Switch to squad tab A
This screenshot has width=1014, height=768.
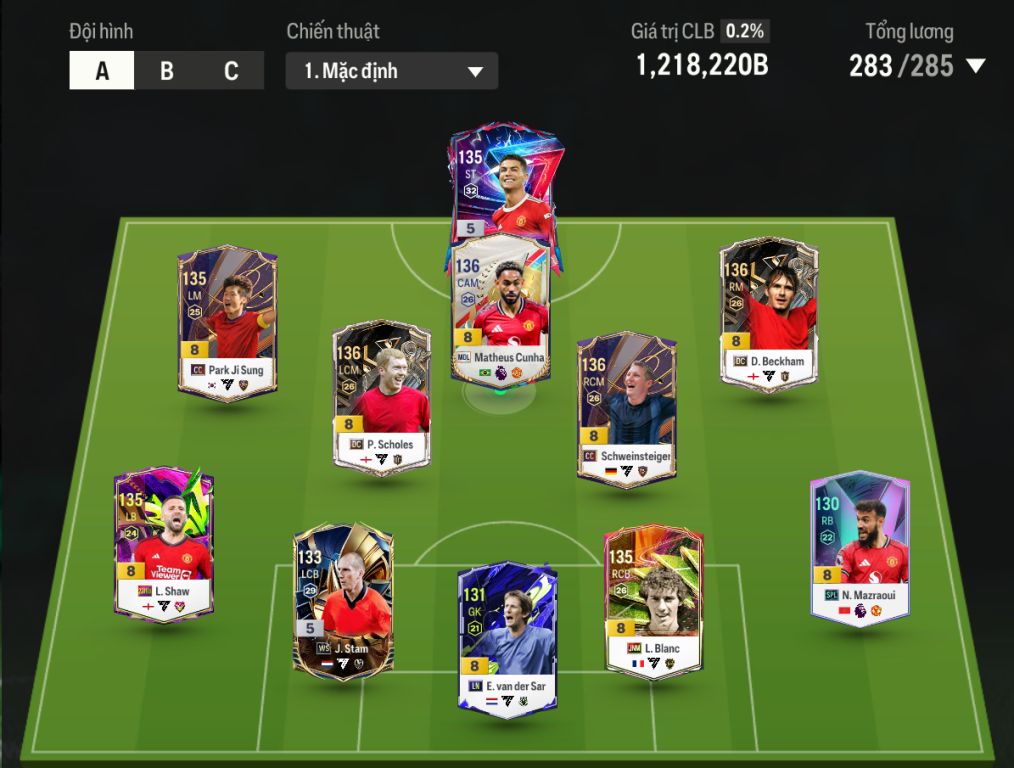[x=102, y=71]
